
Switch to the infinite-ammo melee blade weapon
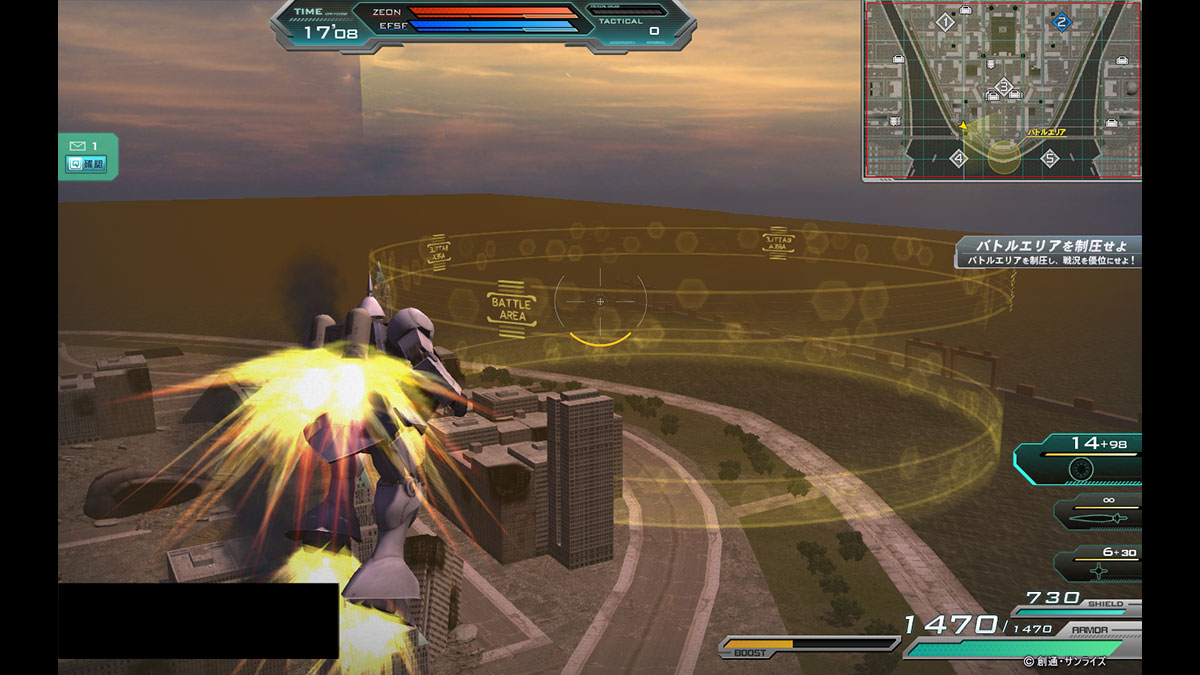(x=1098, y=516)
